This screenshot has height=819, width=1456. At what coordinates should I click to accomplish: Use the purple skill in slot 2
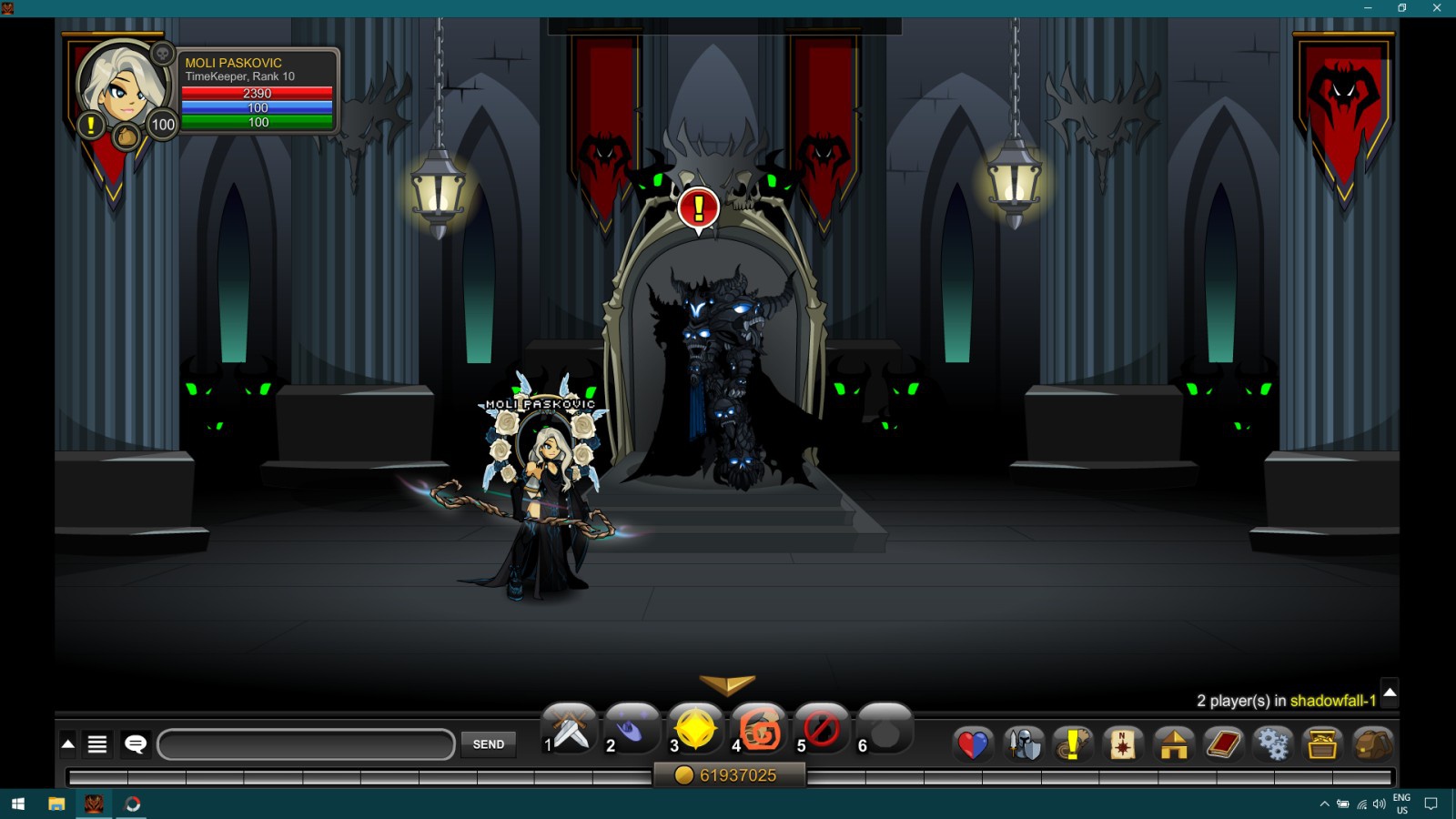[x=632, y=730]
